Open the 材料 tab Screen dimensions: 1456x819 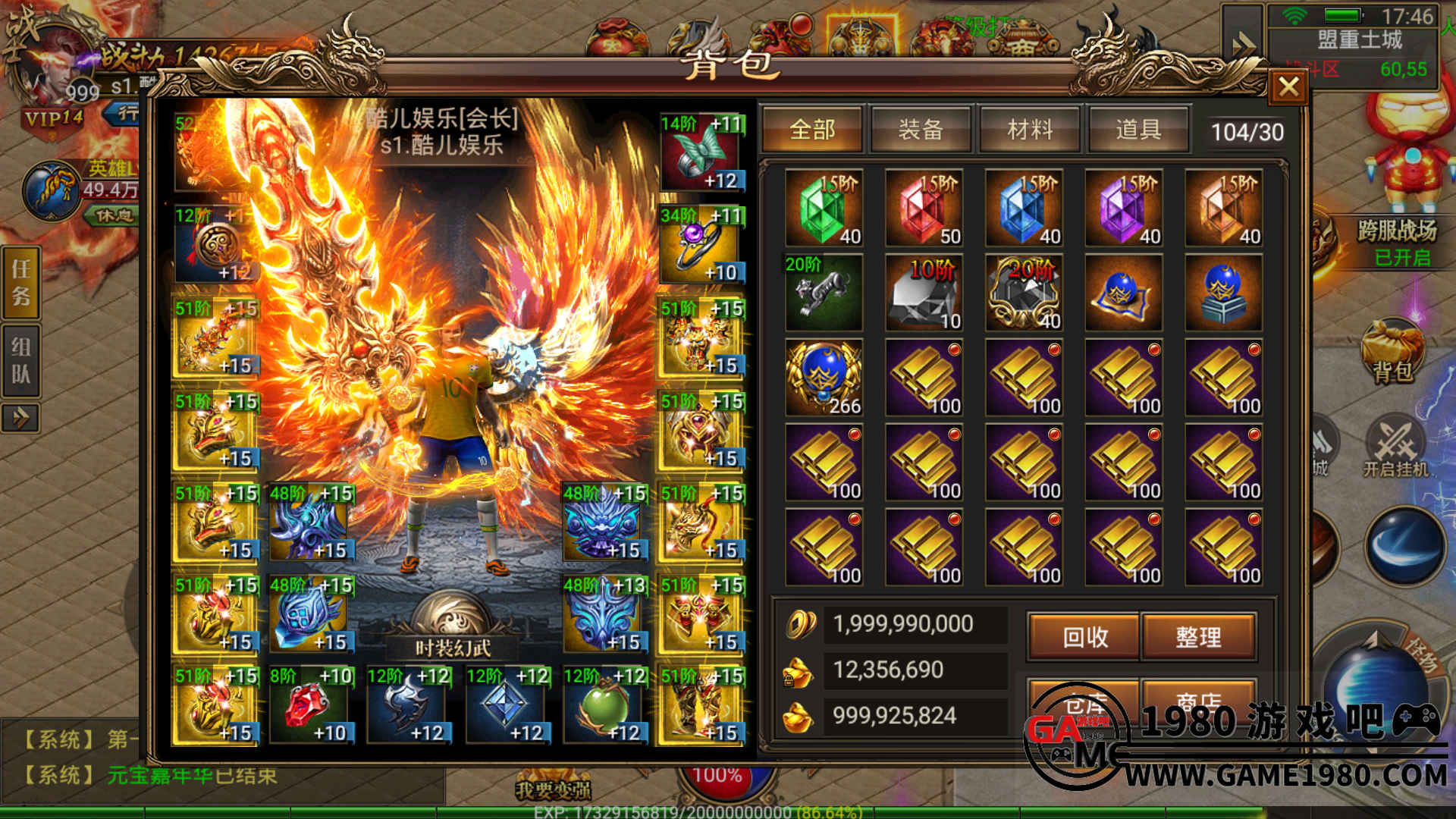[x=1029, y=130]
